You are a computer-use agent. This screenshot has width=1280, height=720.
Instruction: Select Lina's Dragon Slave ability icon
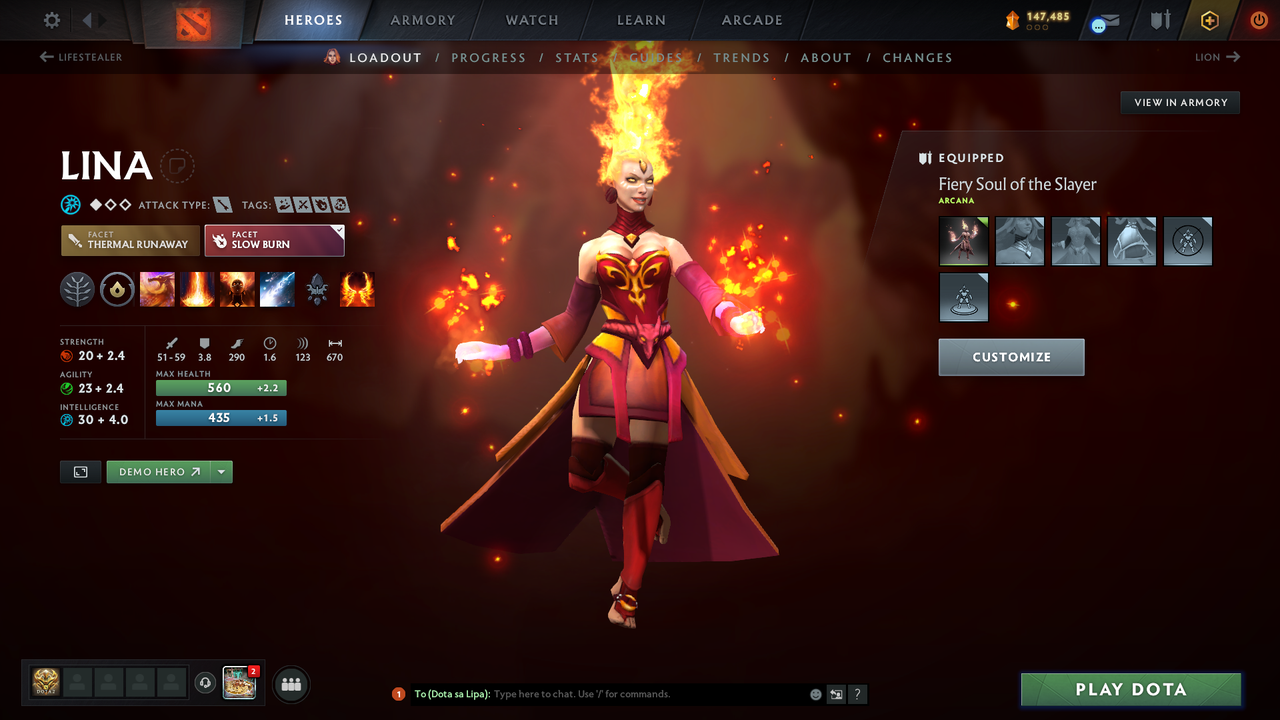[157, 289]
